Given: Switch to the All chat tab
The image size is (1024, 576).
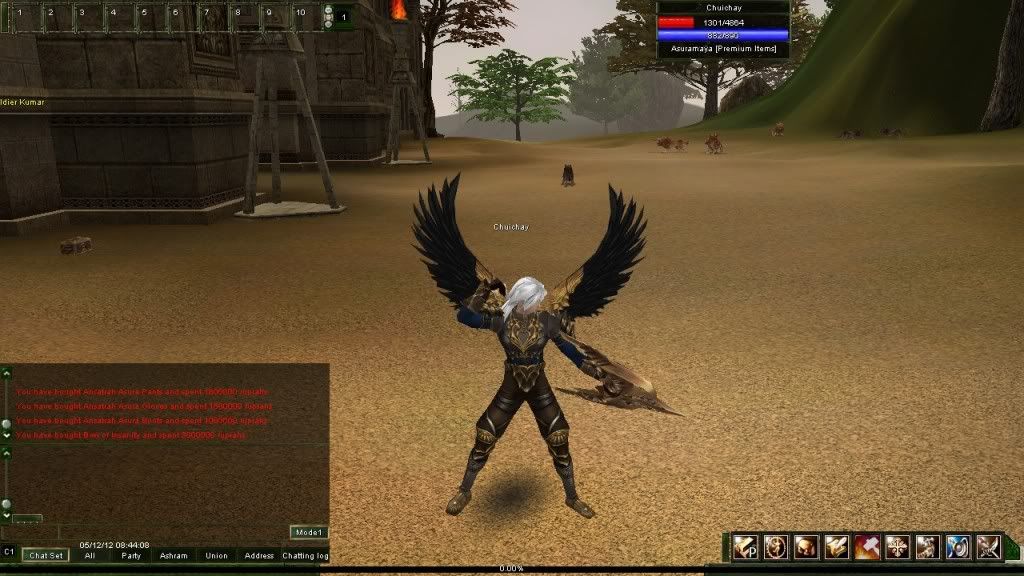Looking at the screenshot, I should pyautogui.click(x=90, y=555).
